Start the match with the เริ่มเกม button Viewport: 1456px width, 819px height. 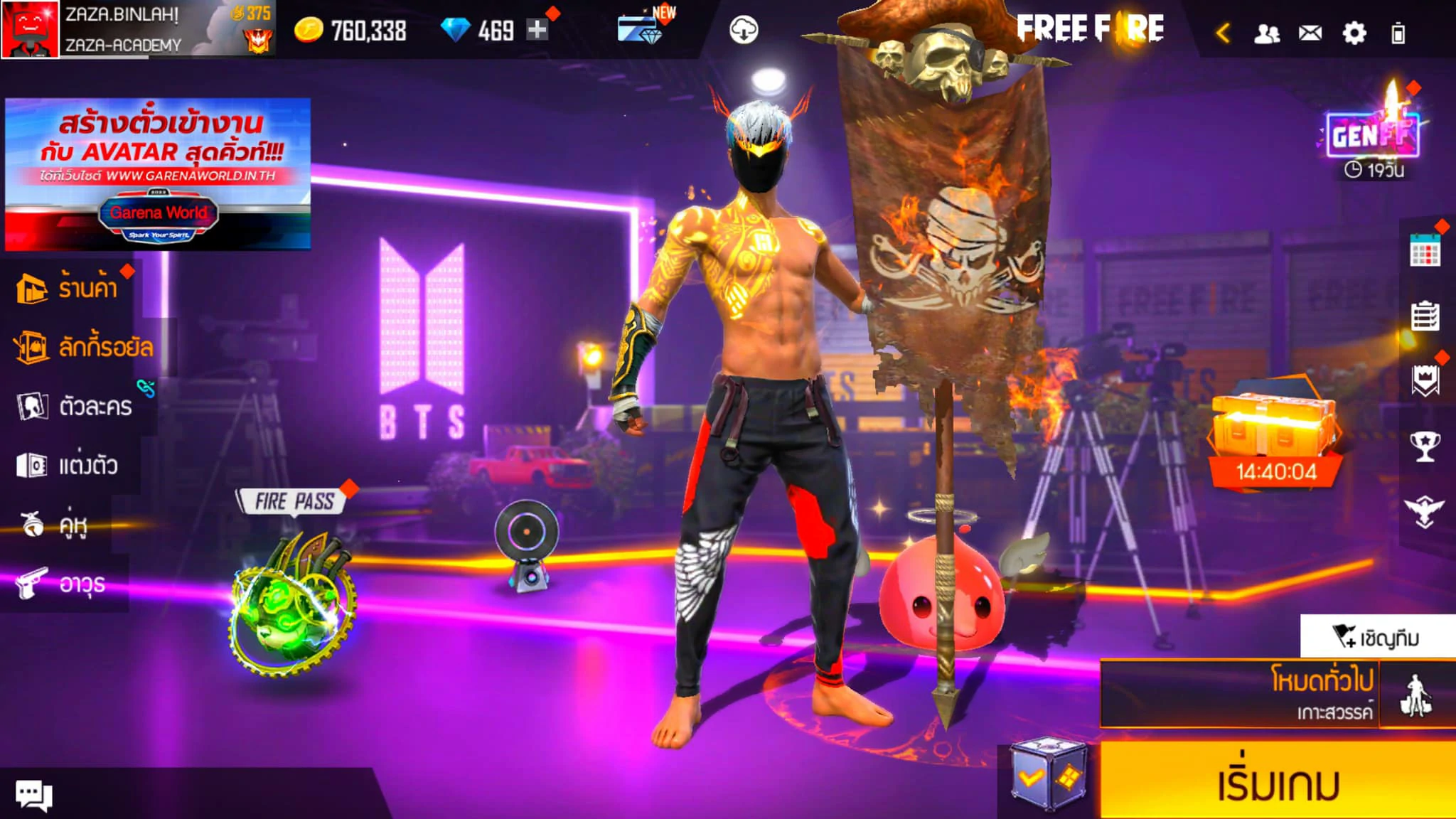tap(1277, 782)
